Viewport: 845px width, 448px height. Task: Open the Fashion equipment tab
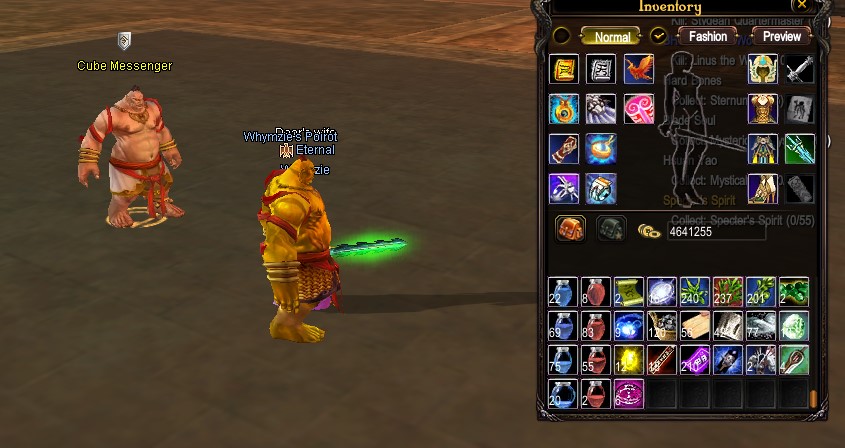pos(707,36)
